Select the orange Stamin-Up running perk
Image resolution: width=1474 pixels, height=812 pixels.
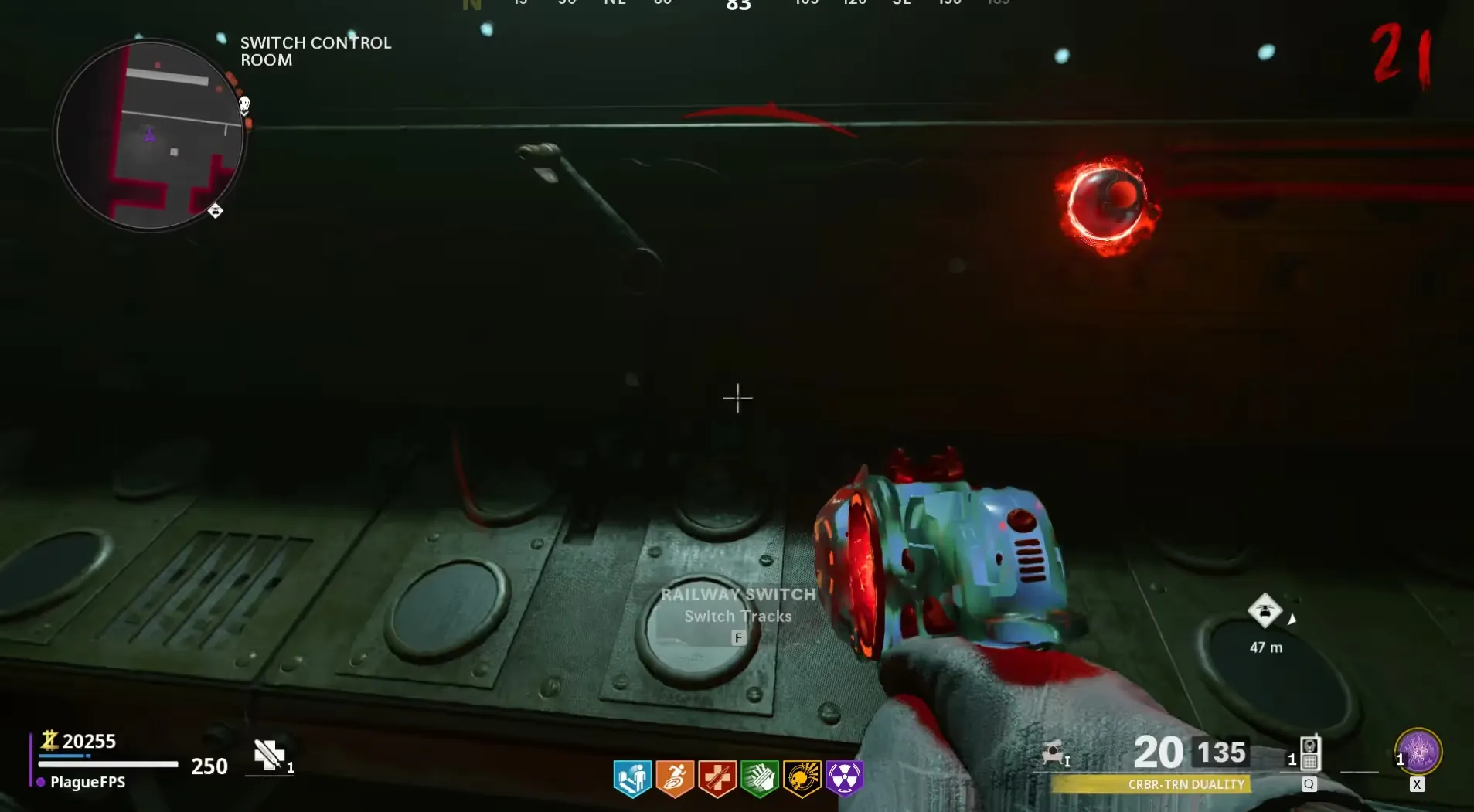pyautogui.click(x=675, y=778)
